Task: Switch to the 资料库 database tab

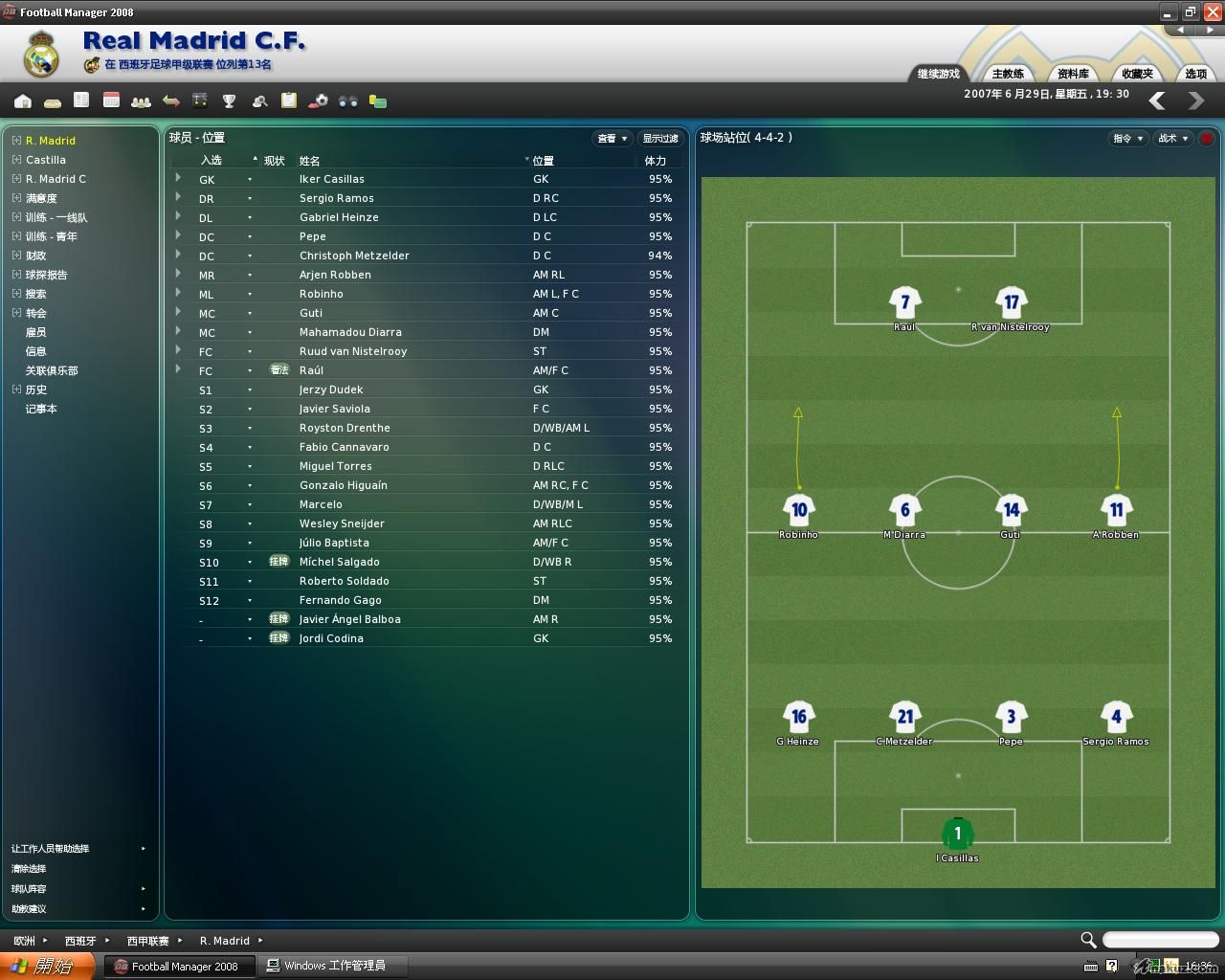Action: coord(1073,74)
